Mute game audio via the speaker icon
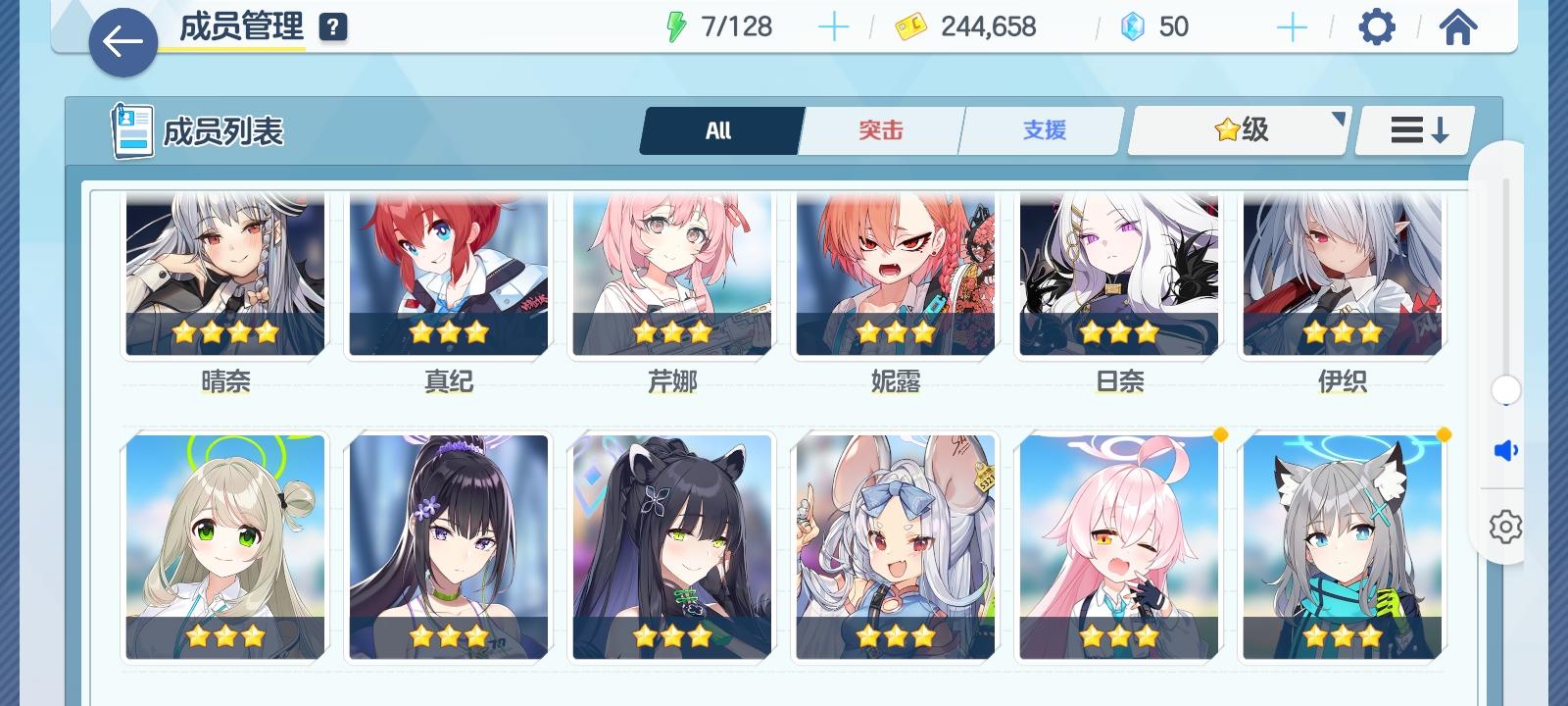The image size is (1568, 706). tap(1503, 452)
